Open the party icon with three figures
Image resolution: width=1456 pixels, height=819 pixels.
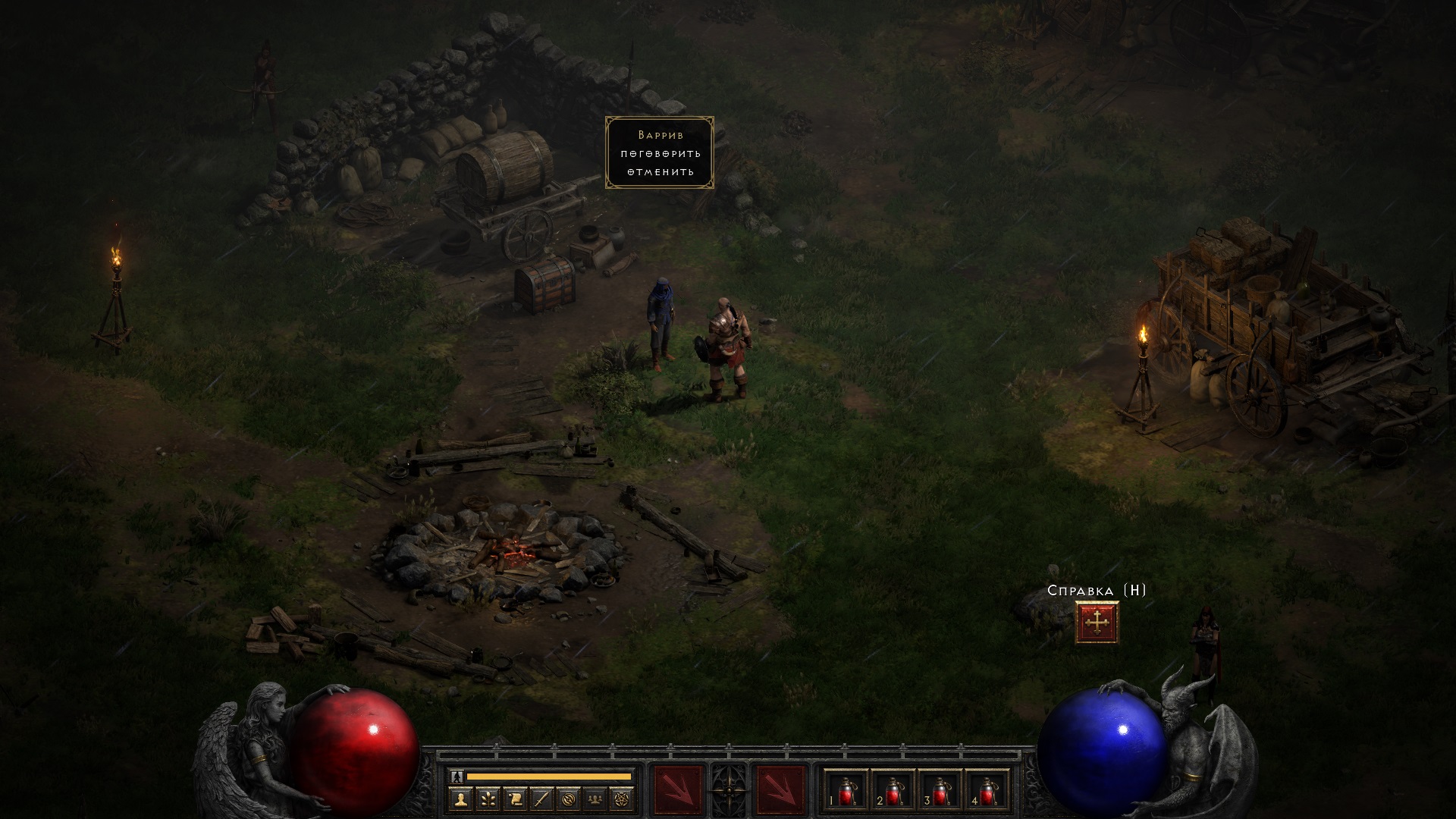[597, 799]
